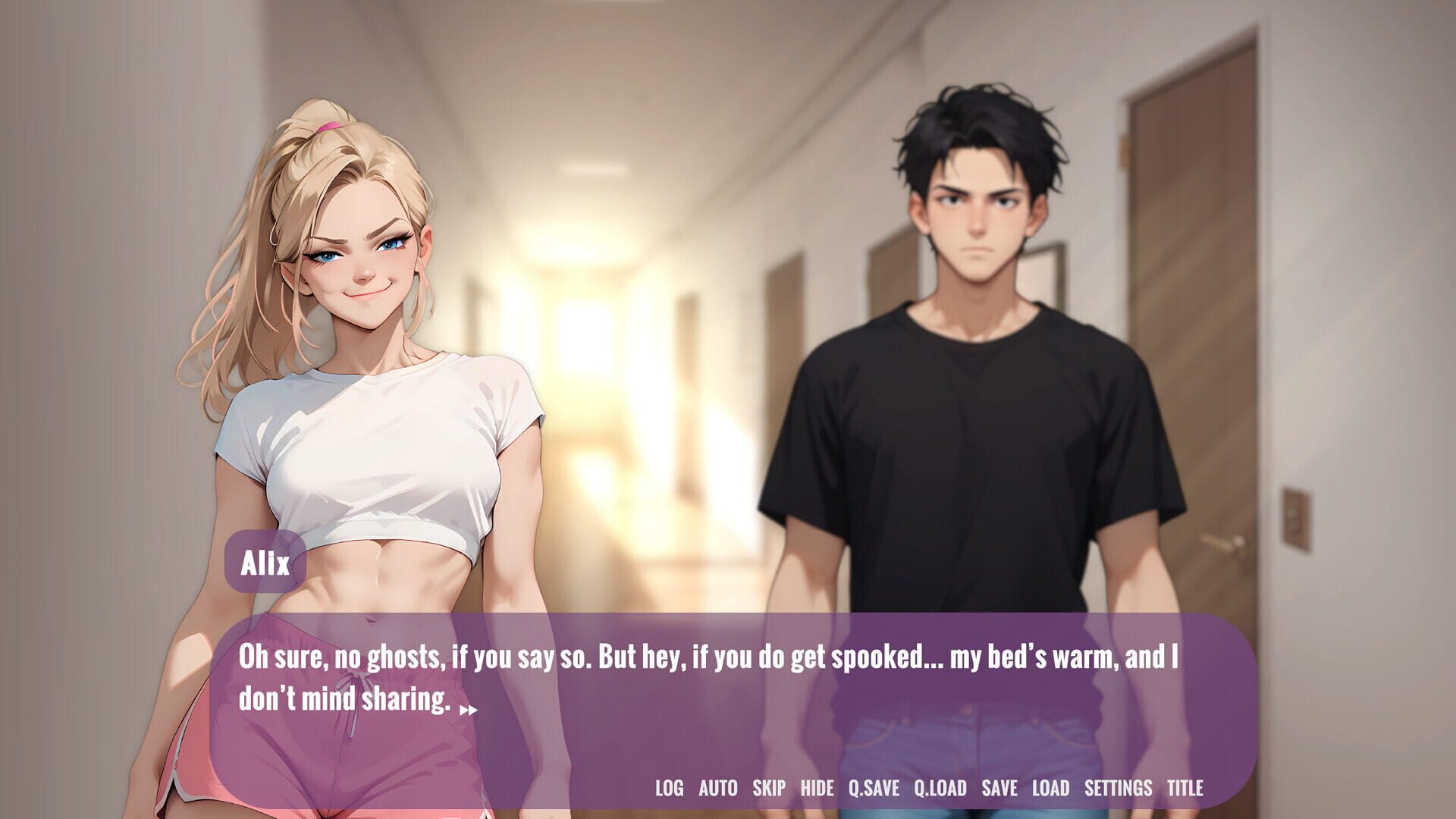Open the LOAD screen
Image resolution: width=1456 pixels, height=819 pixels.
pos(1052,788)
